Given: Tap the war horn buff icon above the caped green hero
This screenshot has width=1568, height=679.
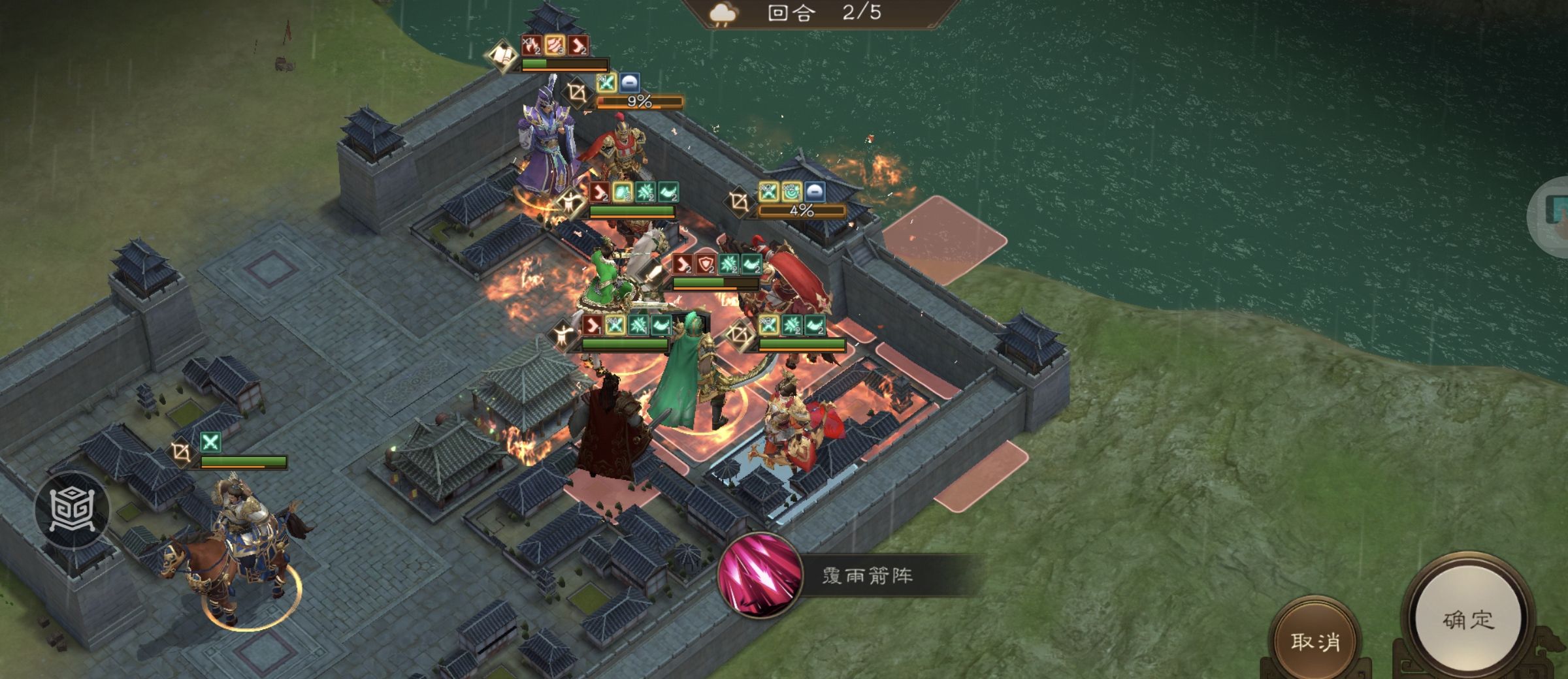Looking at the screenshot, I should point(660,325).
